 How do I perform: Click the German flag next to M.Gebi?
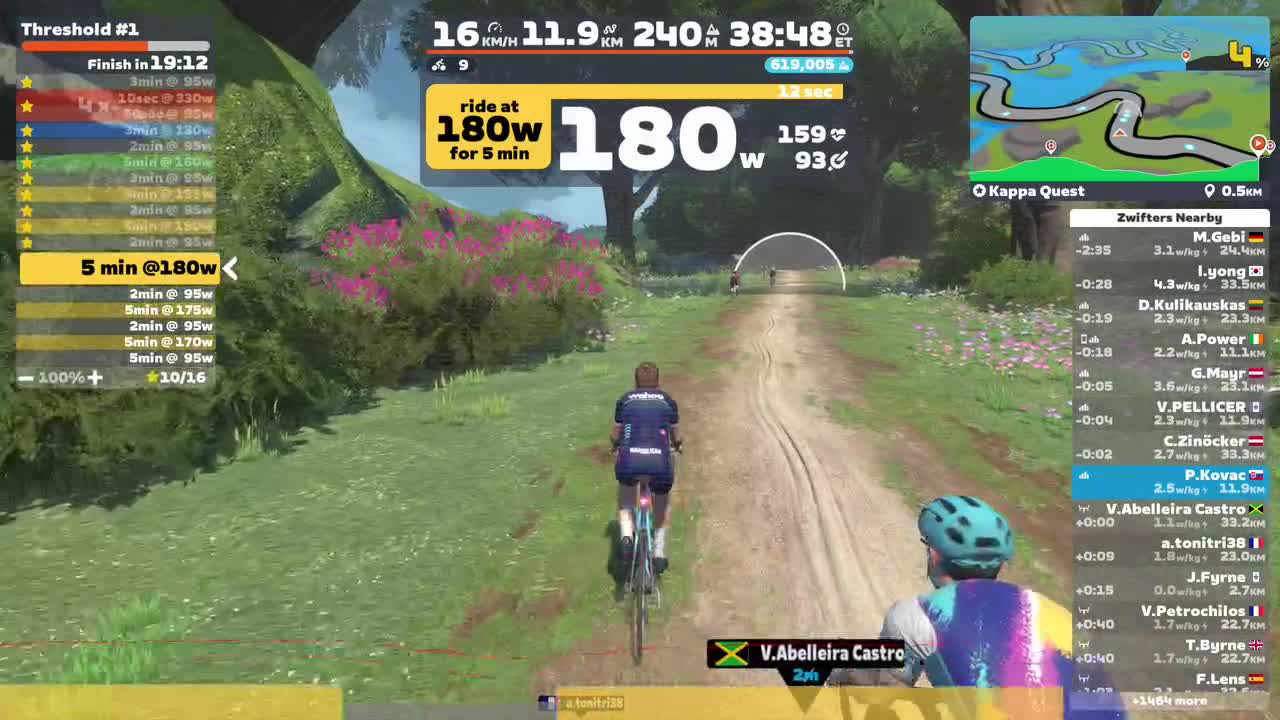(x=1257, y=237)
